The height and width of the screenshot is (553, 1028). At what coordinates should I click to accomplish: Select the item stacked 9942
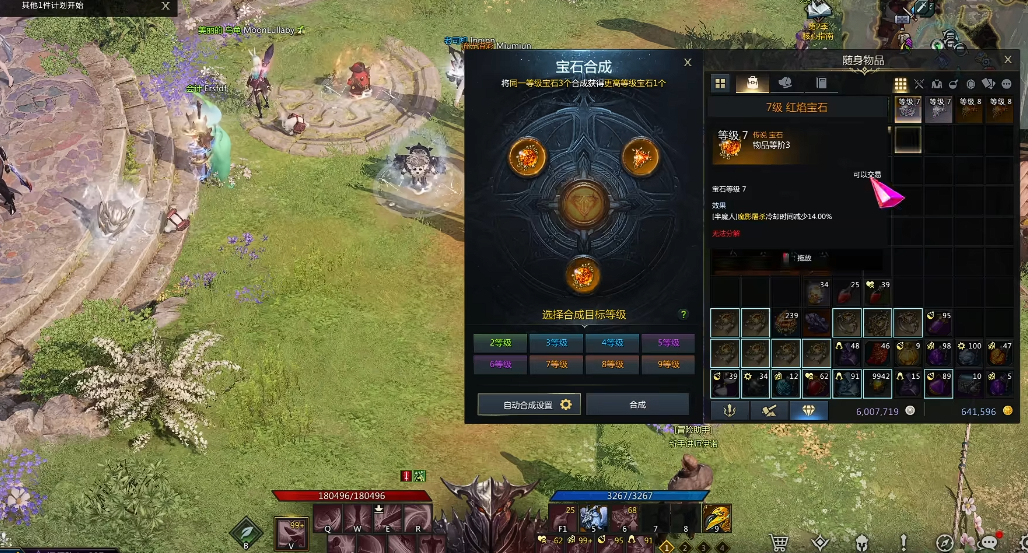pyautogui.click(x=880, y=383)
